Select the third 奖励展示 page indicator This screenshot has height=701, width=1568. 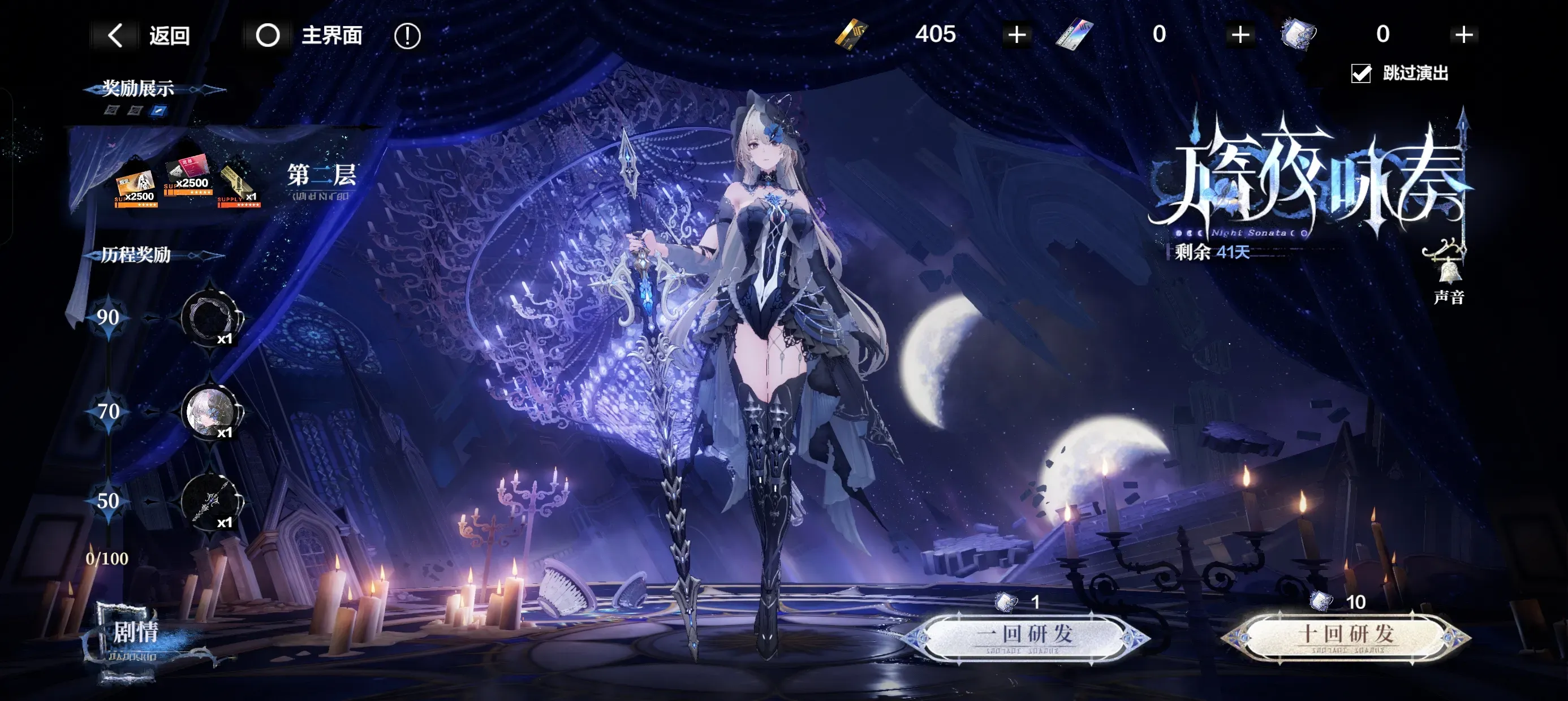coord(159,110)
